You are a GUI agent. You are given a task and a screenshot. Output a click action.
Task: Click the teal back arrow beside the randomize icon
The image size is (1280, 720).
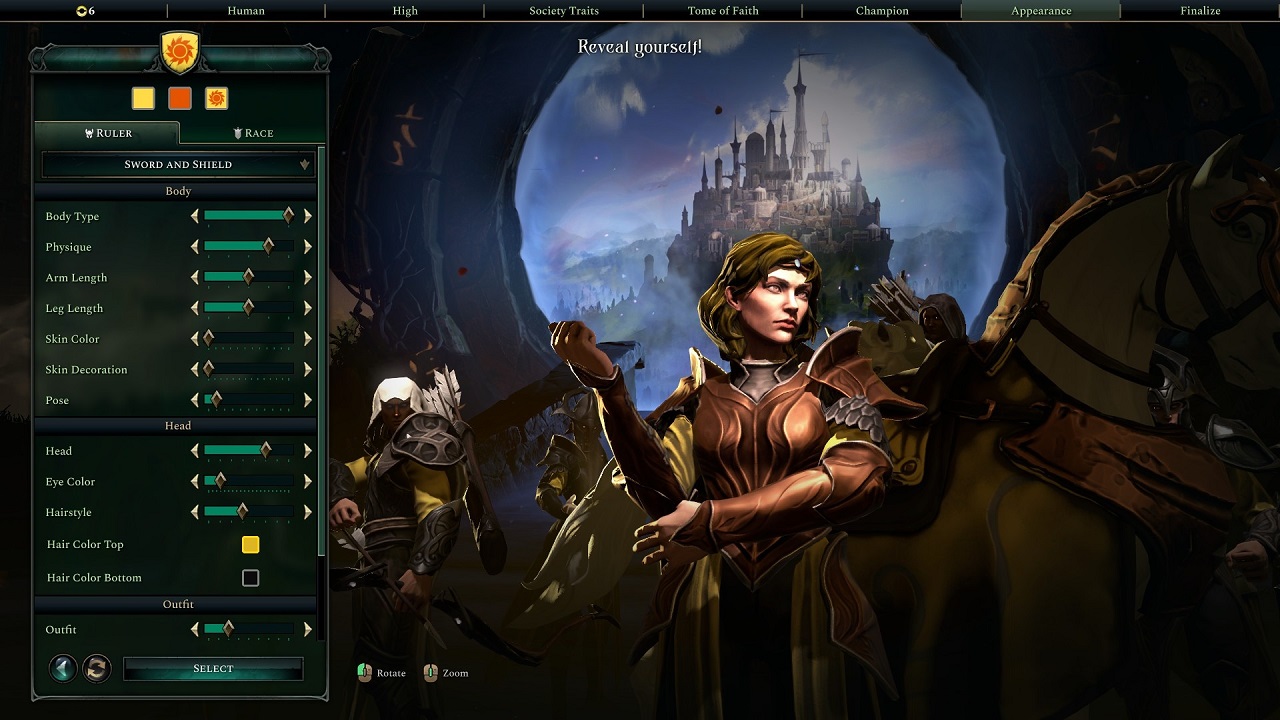(62, 668)
